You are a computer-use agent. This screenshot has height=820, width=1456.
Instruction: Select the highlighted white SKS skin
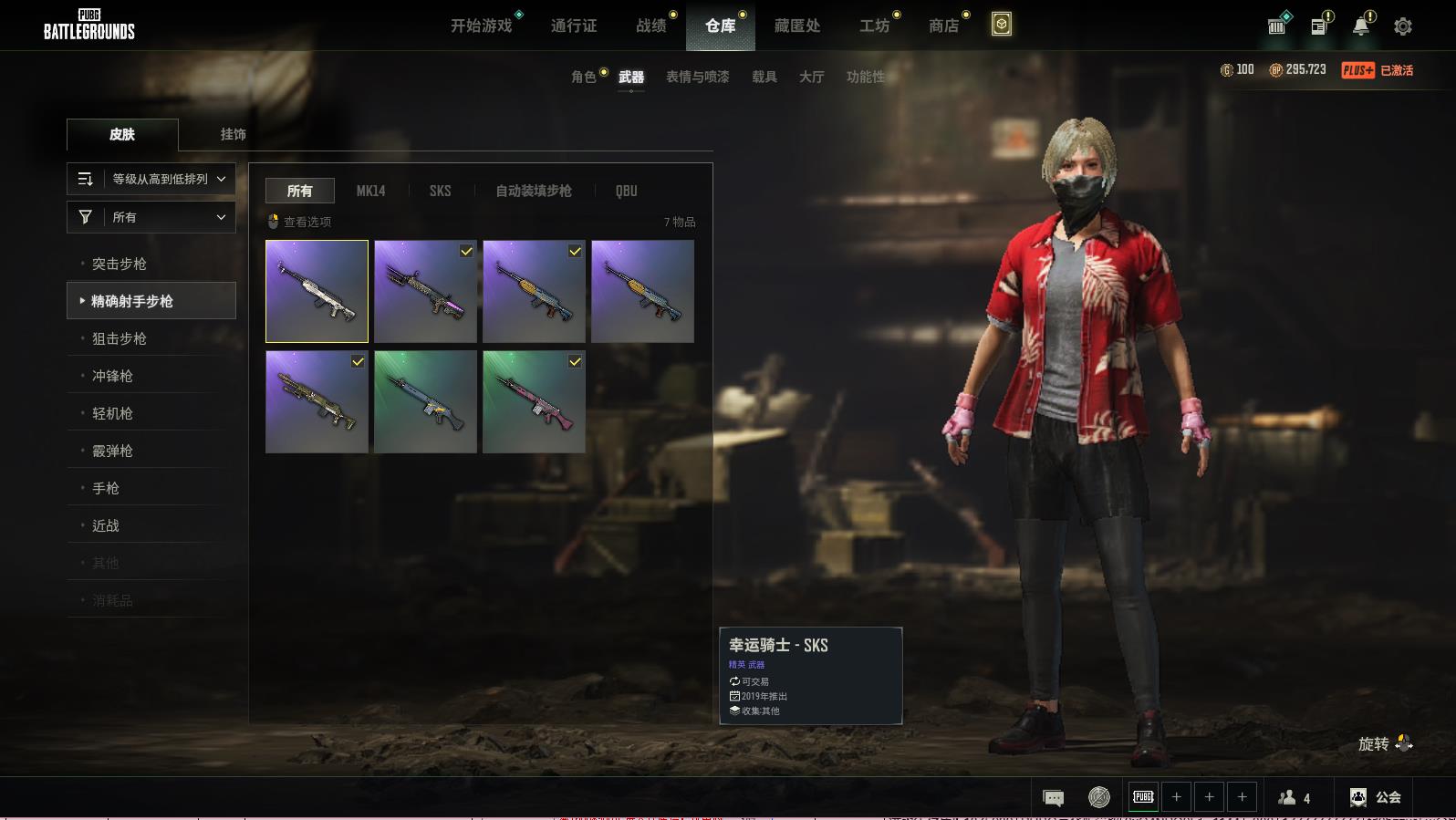tap(317, 291)
